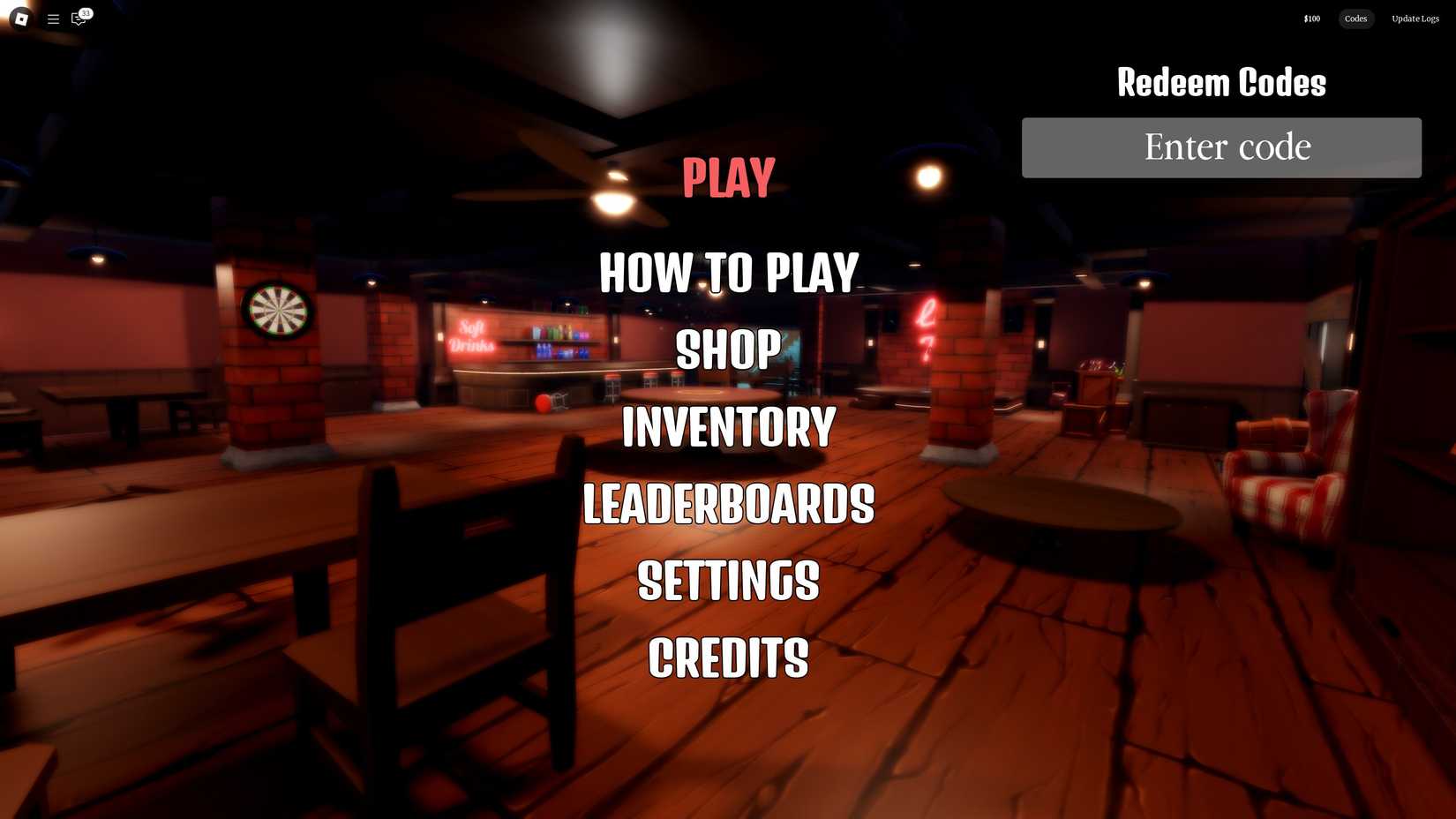Check your $100 cash balance
This screenshot has width=1456, height=819.
(1310, 19)
